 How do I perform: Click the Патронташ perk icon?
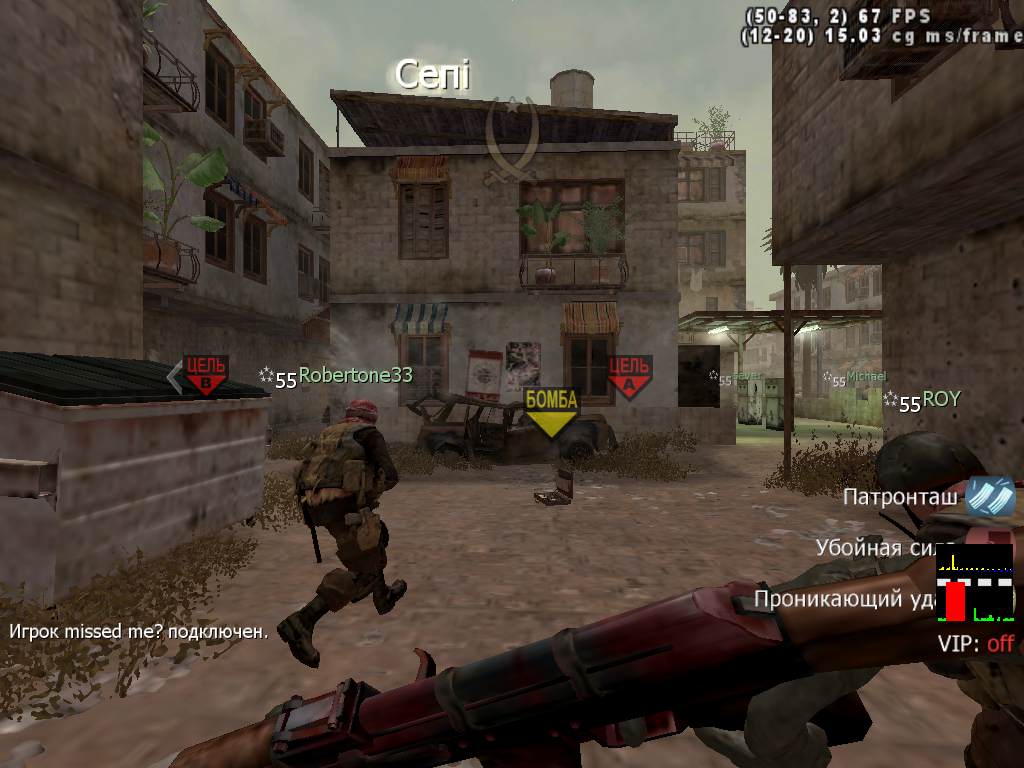point(990,497)
